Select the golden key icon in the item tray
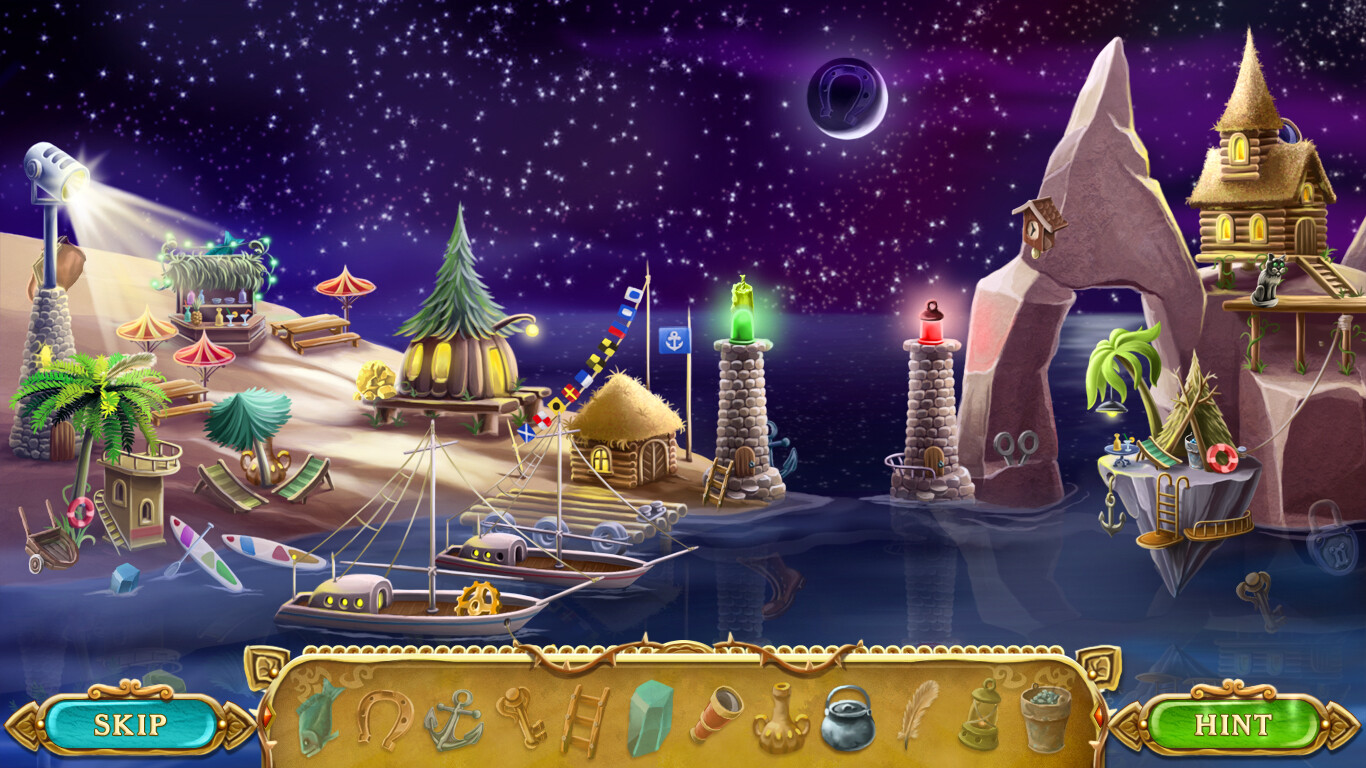Viewport: 1366px width, 768px height. [523, 720]
